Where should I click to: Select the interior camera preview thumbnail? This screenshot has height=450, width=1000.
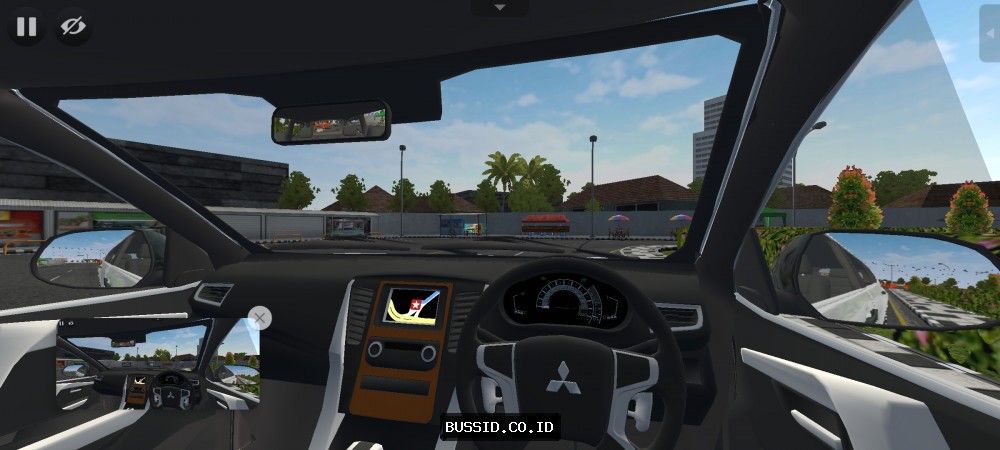(158, 365)
